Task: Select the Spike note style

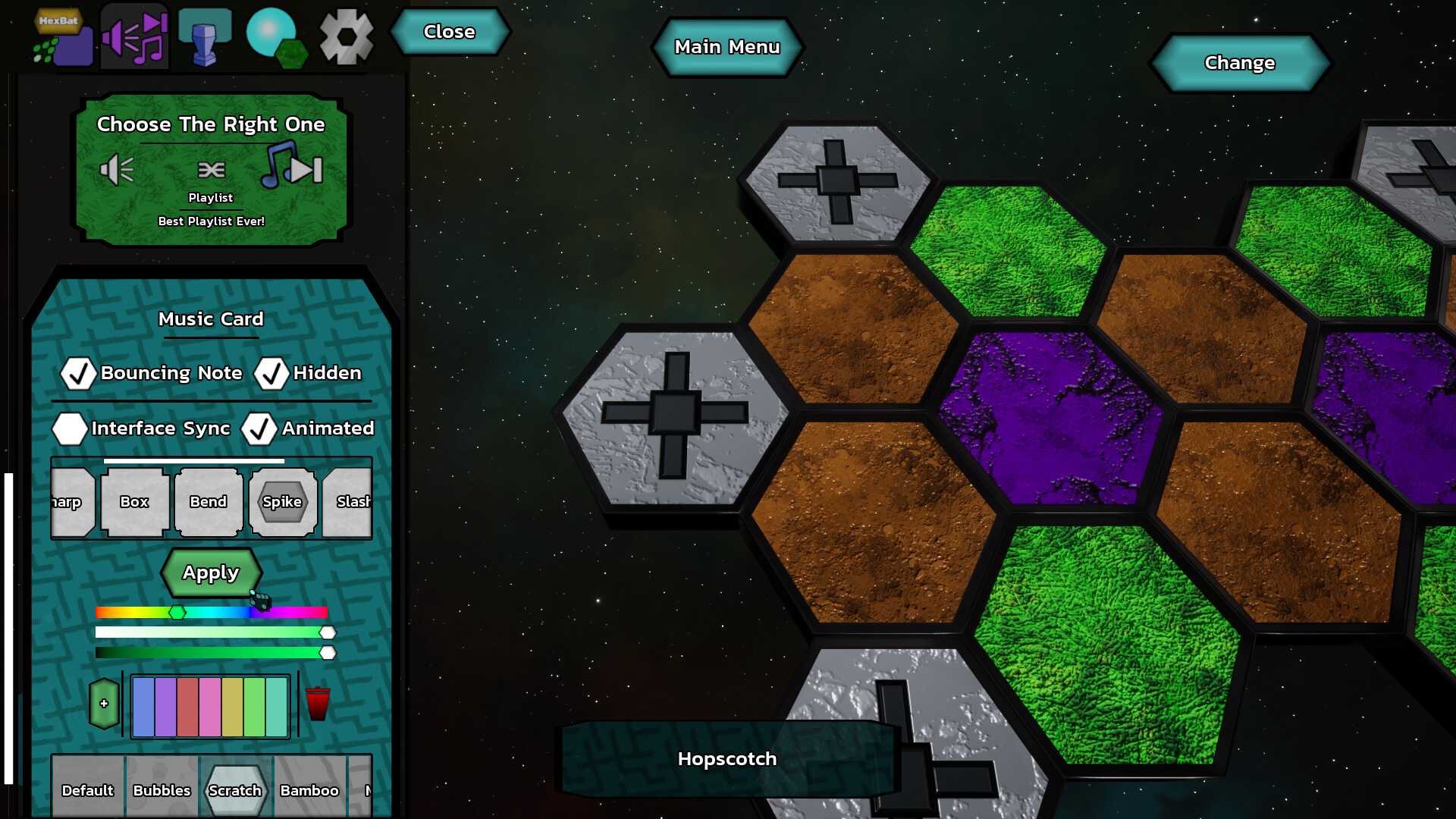Action: (x=282, y=501)
